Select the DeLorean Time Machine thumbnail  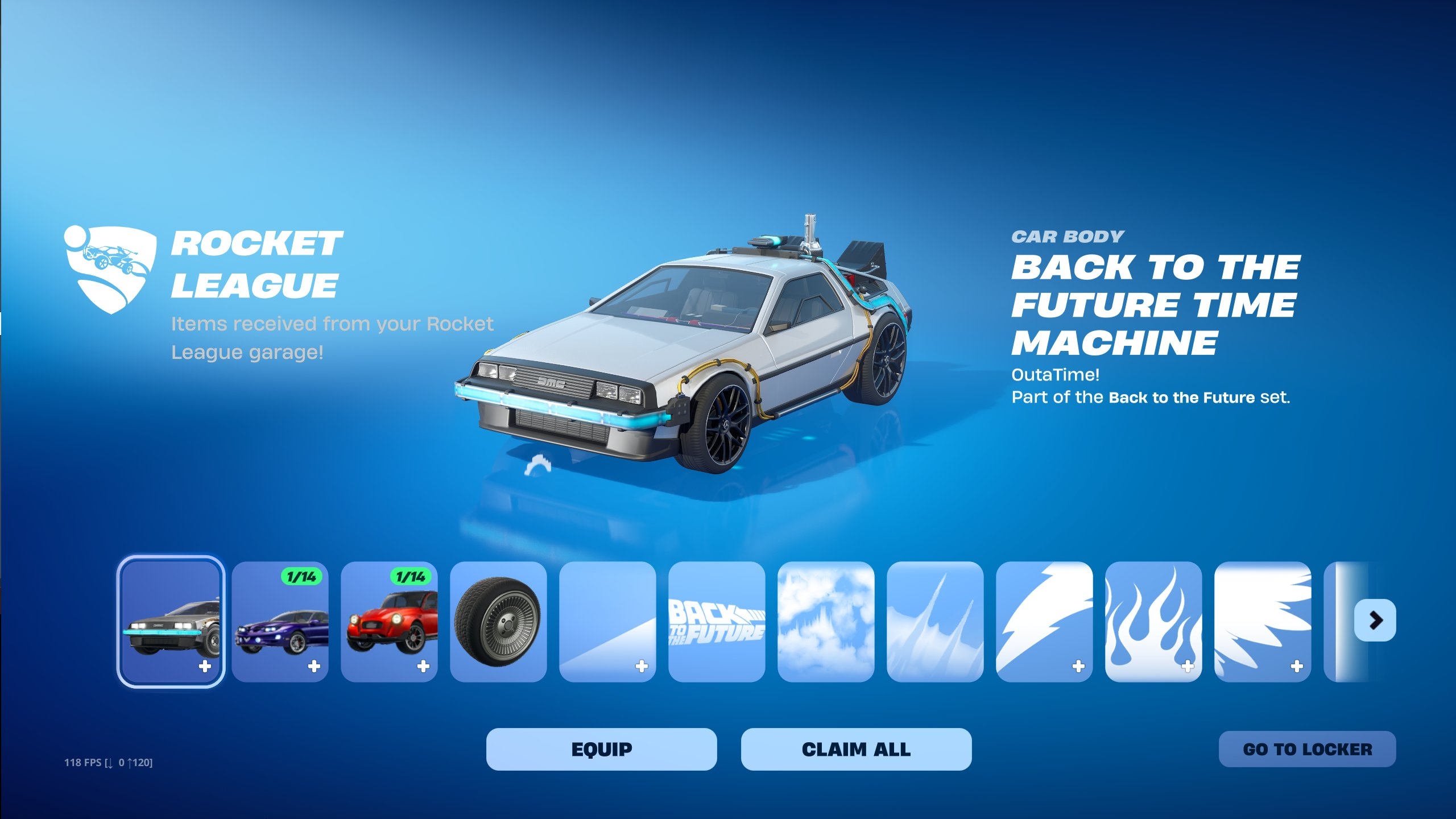coord(171,622)
